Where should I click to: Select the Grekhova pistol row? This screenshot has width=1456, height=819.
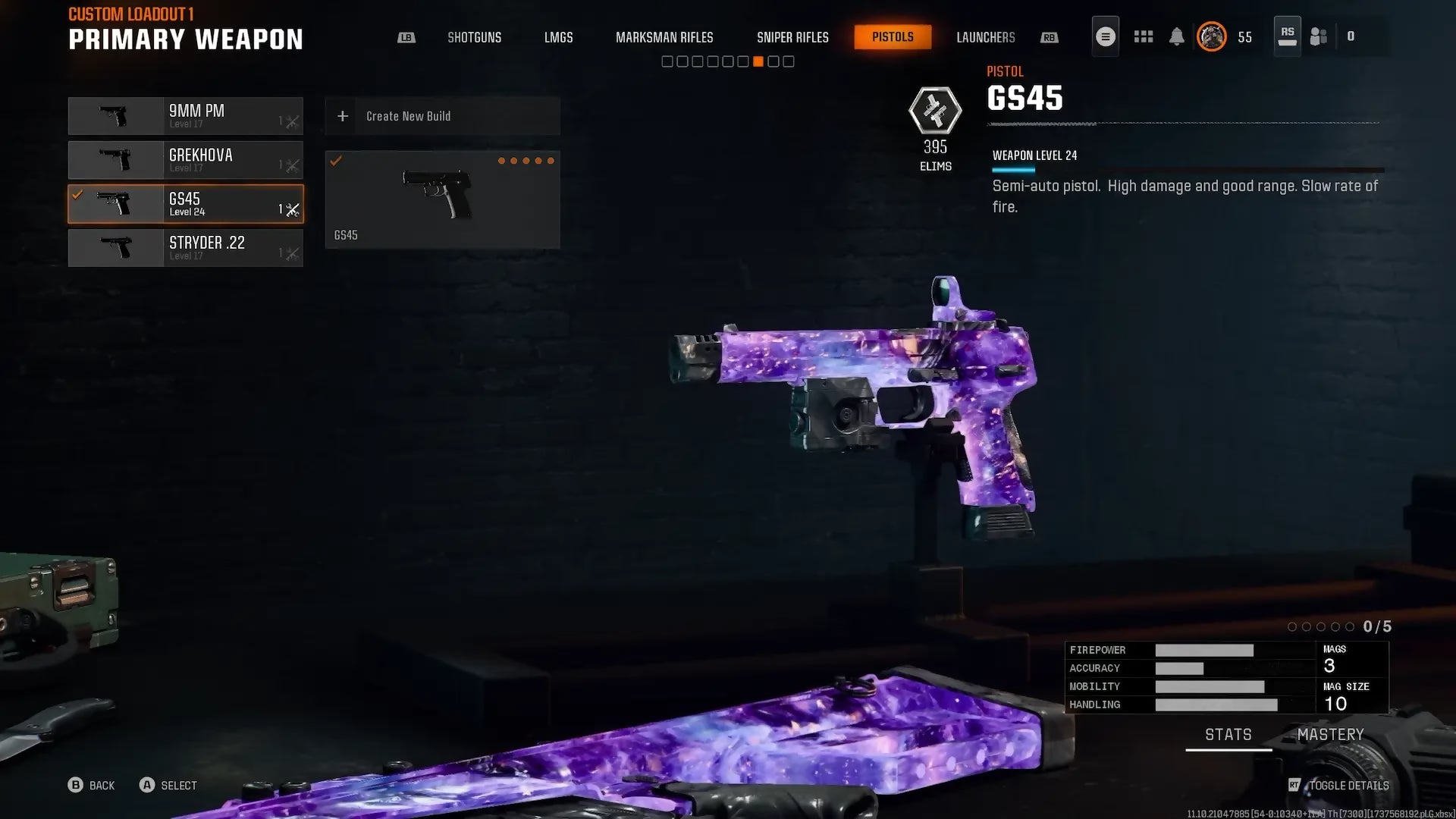[186, 160]
